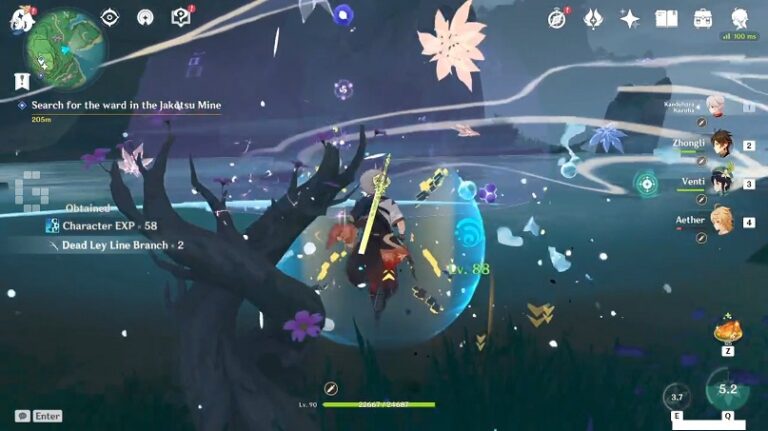The image size is (768, 431).
Task: Open the battle pass wings icon
Action: (x=593, y=18)
